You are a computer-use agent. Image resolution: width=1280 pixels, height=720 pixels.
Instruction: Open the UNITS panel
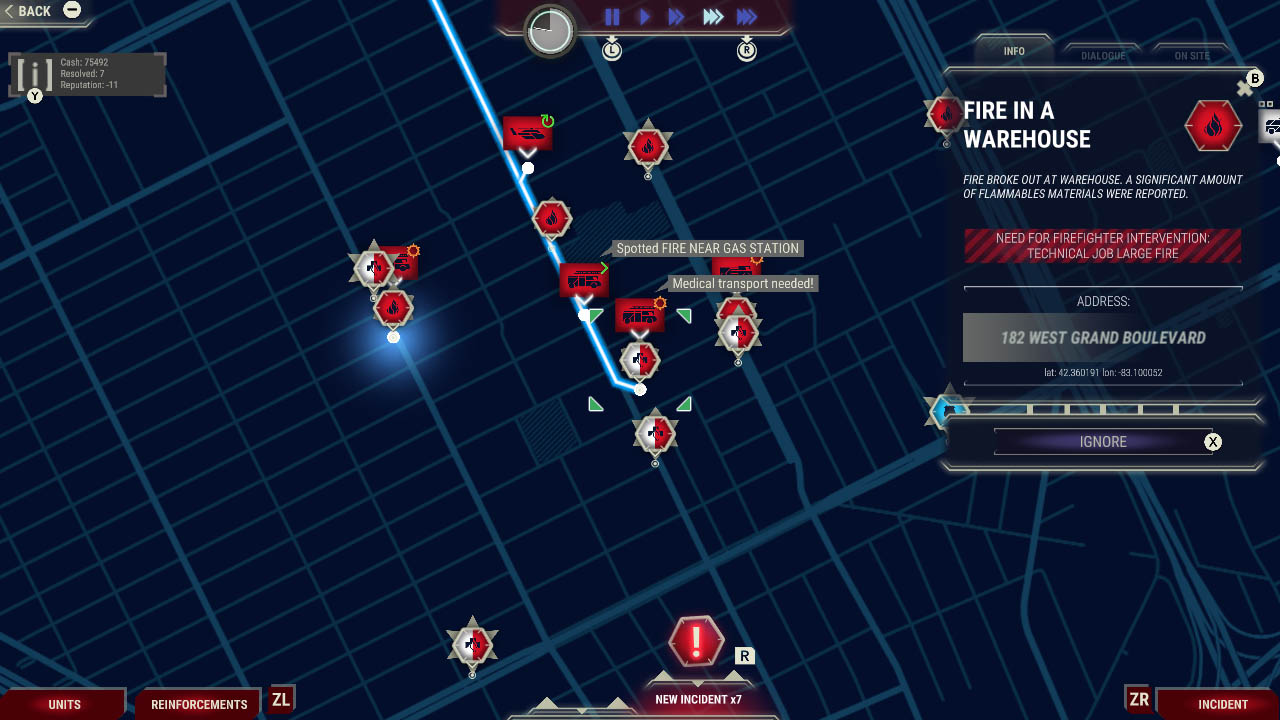click(65, 704)
